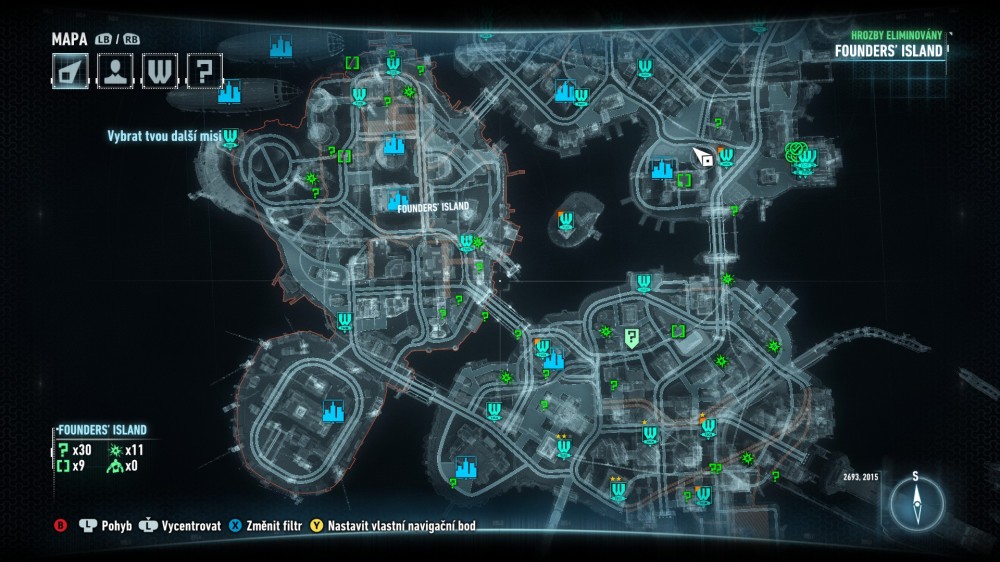Switch to the W Most Wanted tab
This screenshot has height=562, width=1000.
(159, 71)
